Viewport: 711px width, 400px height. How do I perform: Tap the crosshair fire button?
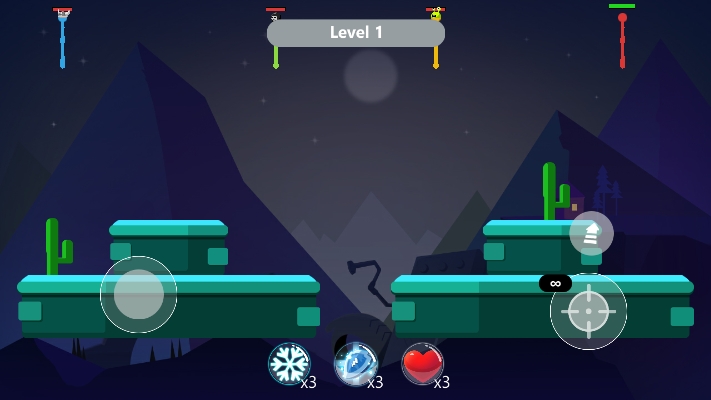[588, 311]
